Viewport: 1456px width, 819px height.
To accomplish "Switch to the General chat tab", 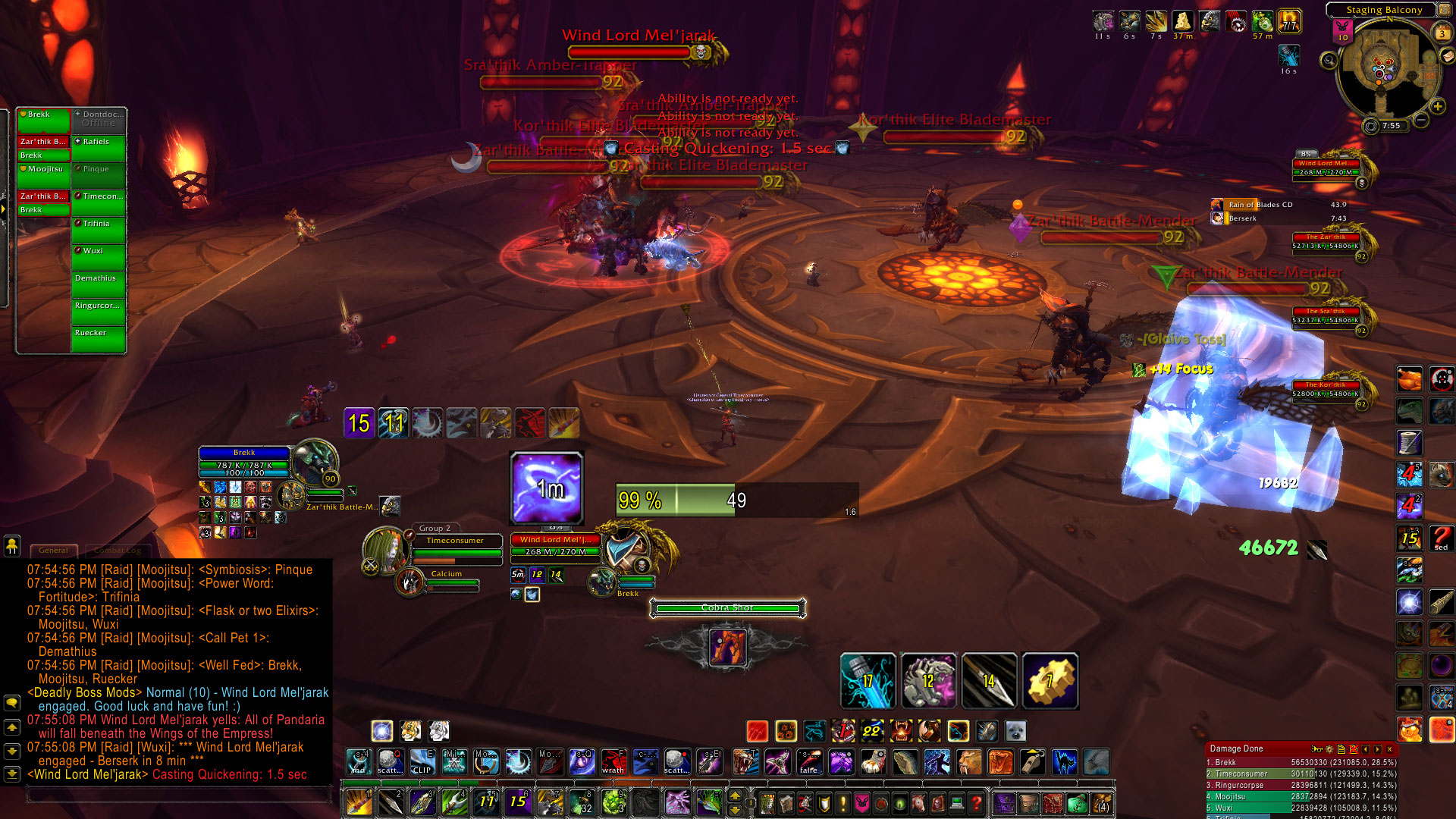I will [x=53, y=550].
